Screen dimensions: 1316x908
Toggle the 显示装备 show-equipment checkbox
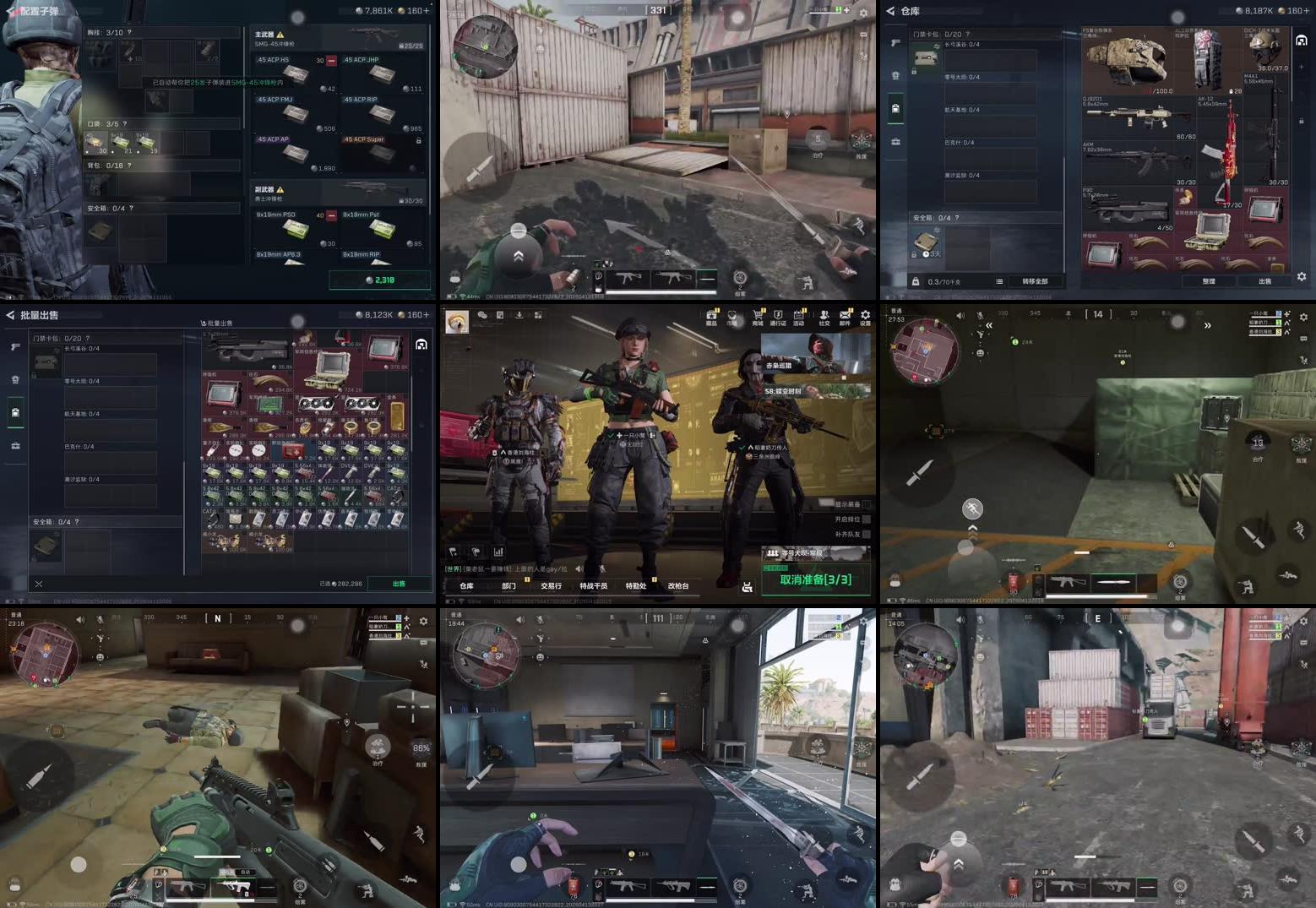click(x=867, y=504)
